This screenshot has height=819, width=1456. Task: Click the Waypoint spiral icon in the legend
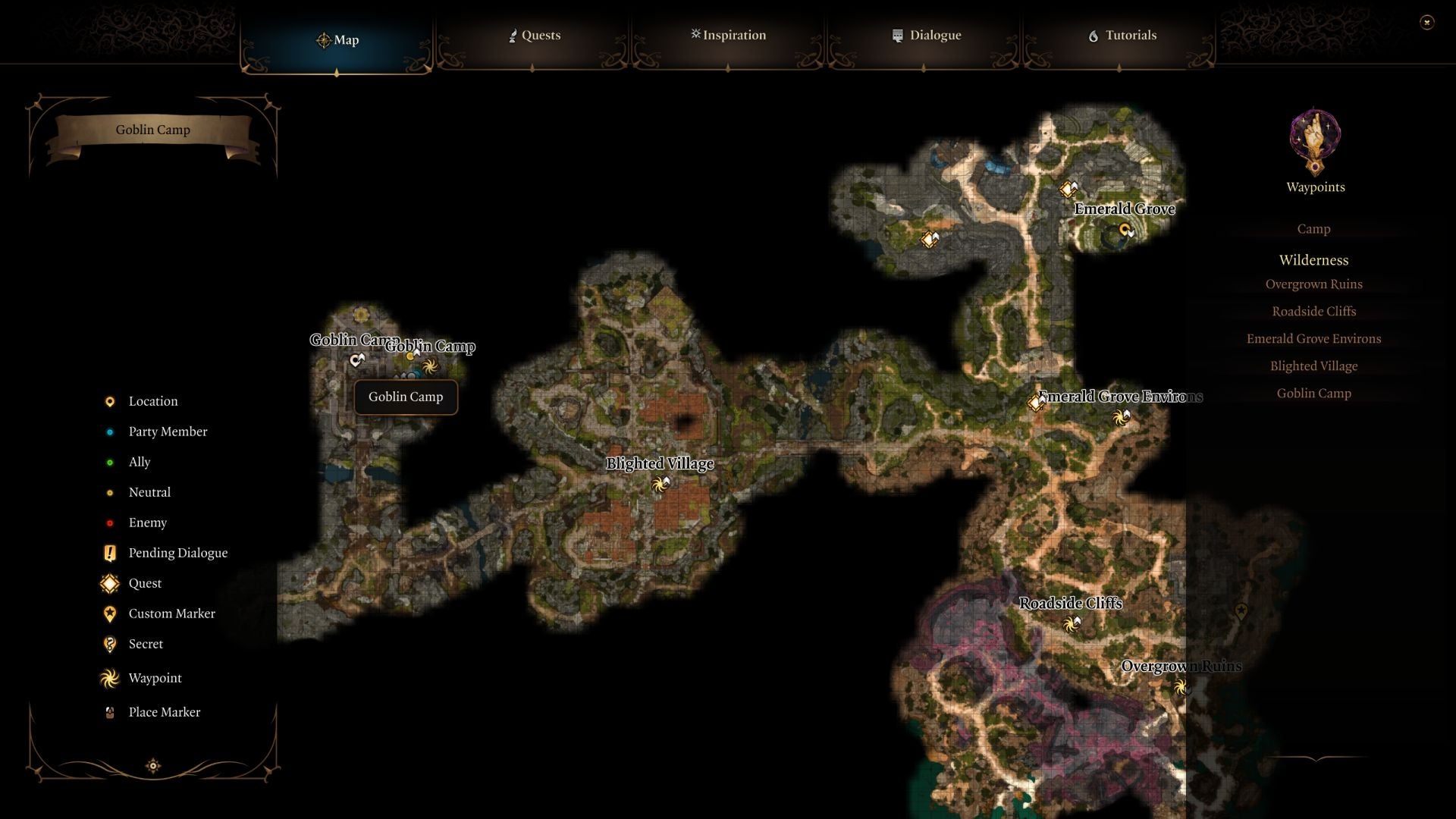coord(110,678)
